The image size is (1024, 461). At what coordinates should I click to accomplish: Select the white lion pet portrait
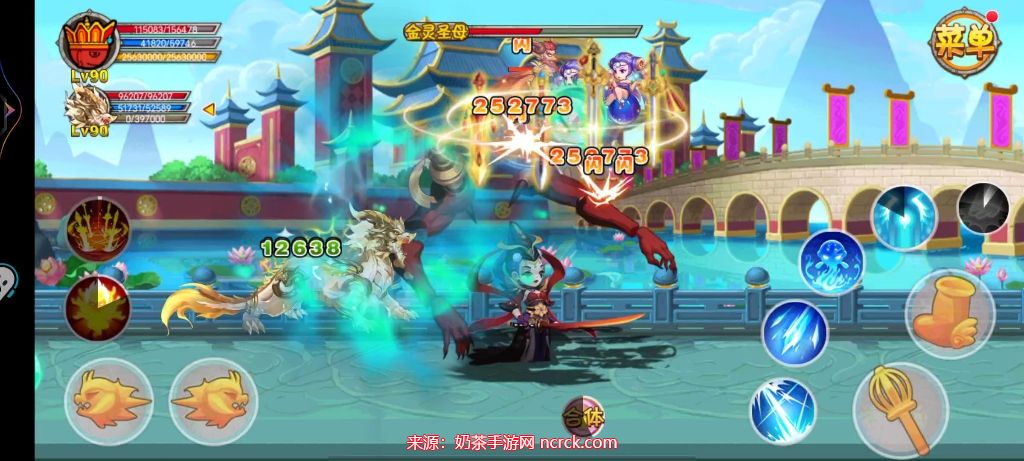90,108
